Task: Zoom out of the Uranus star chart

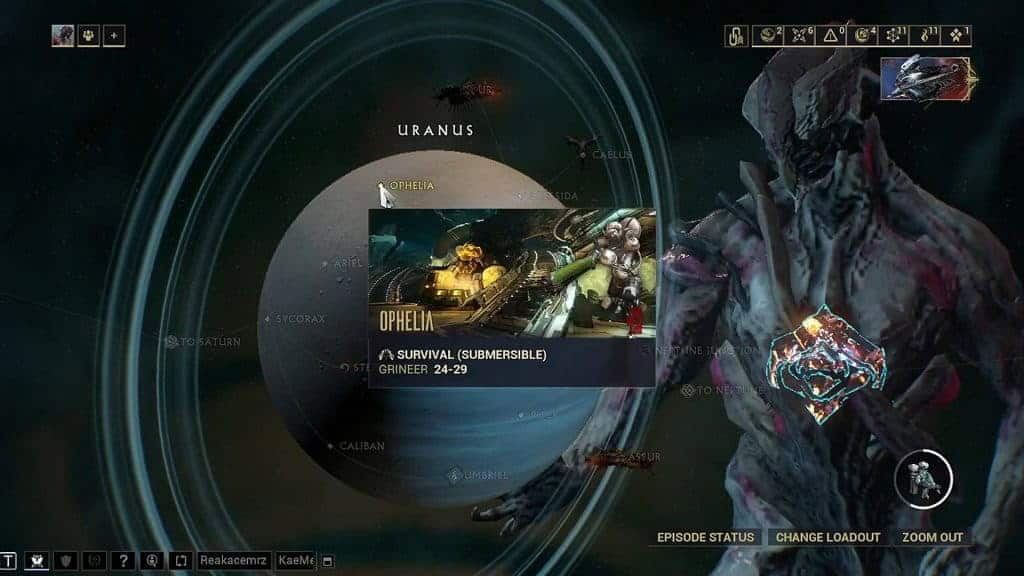Action: (931, 538)
